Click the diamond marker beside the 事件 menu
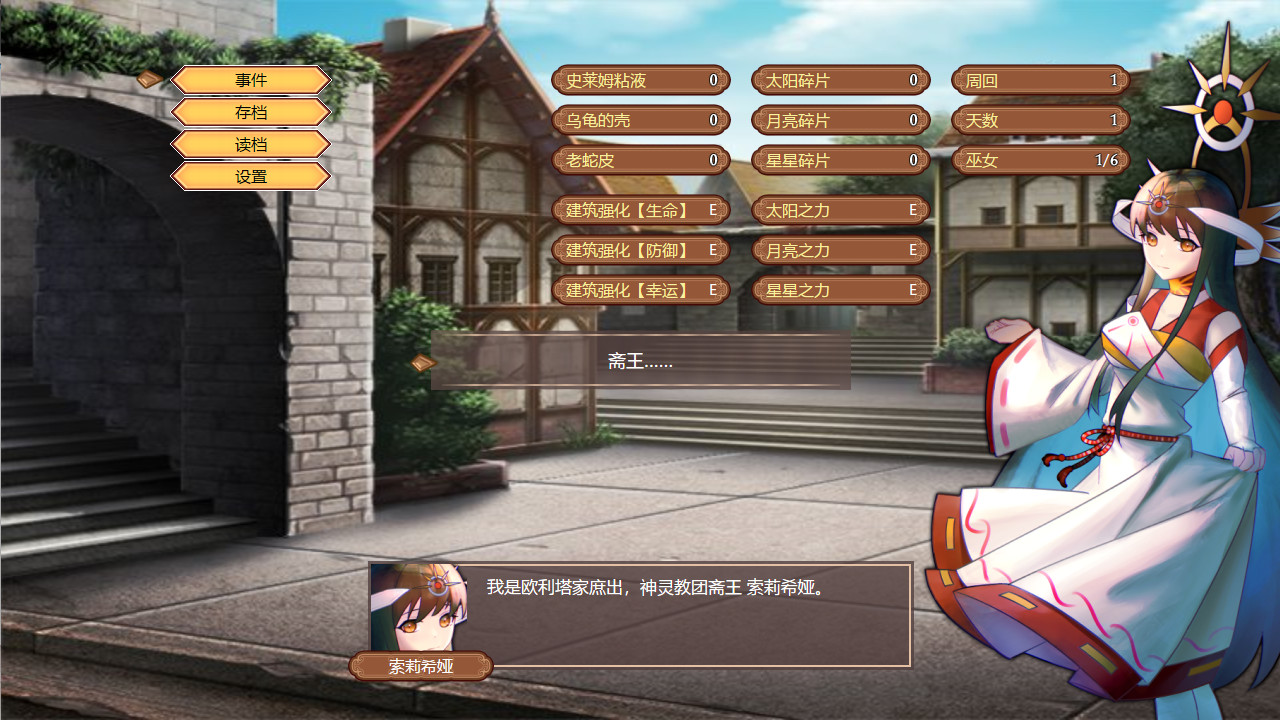Image resolution: width=1280 pixels, height=720 pixels. point(152,80)
